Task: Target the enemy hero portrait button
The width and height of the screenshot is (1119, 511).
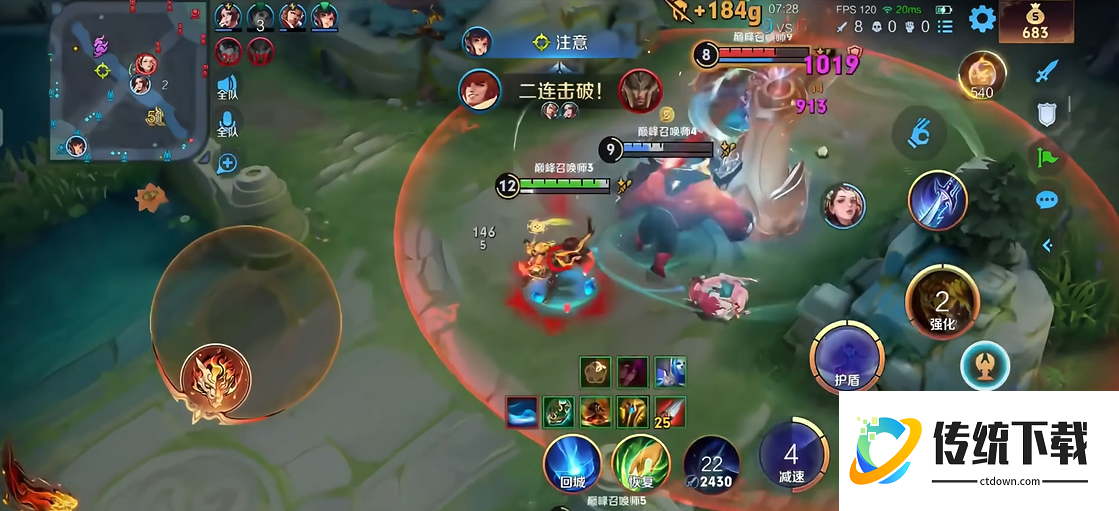Action: 843,206
